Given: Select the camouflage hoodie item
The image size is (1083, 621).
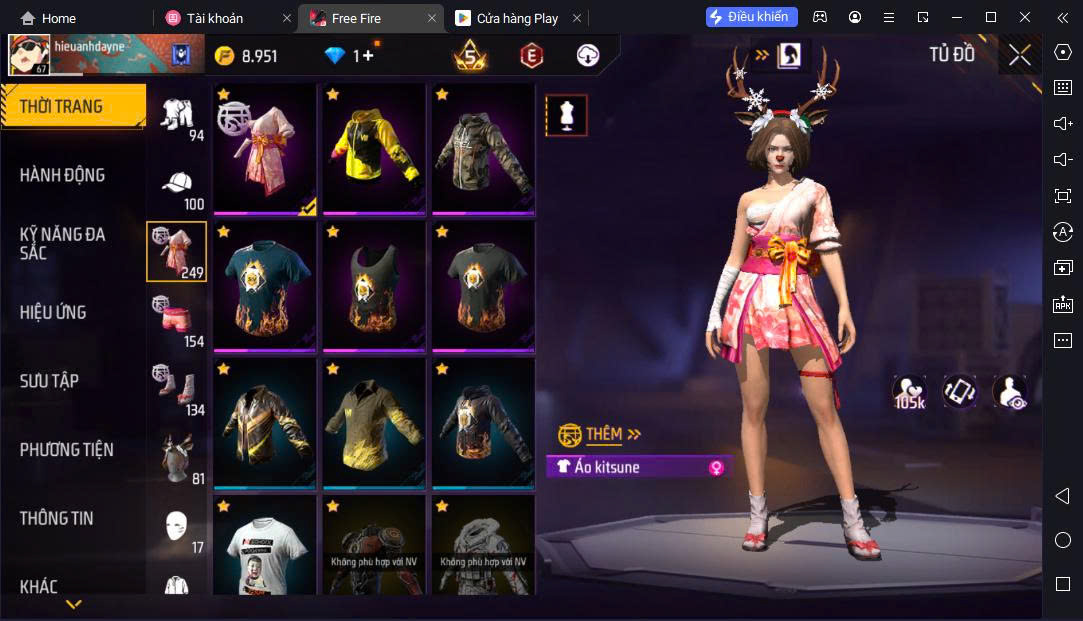Looking at the screenshot, I should click(x=483, y=147).
